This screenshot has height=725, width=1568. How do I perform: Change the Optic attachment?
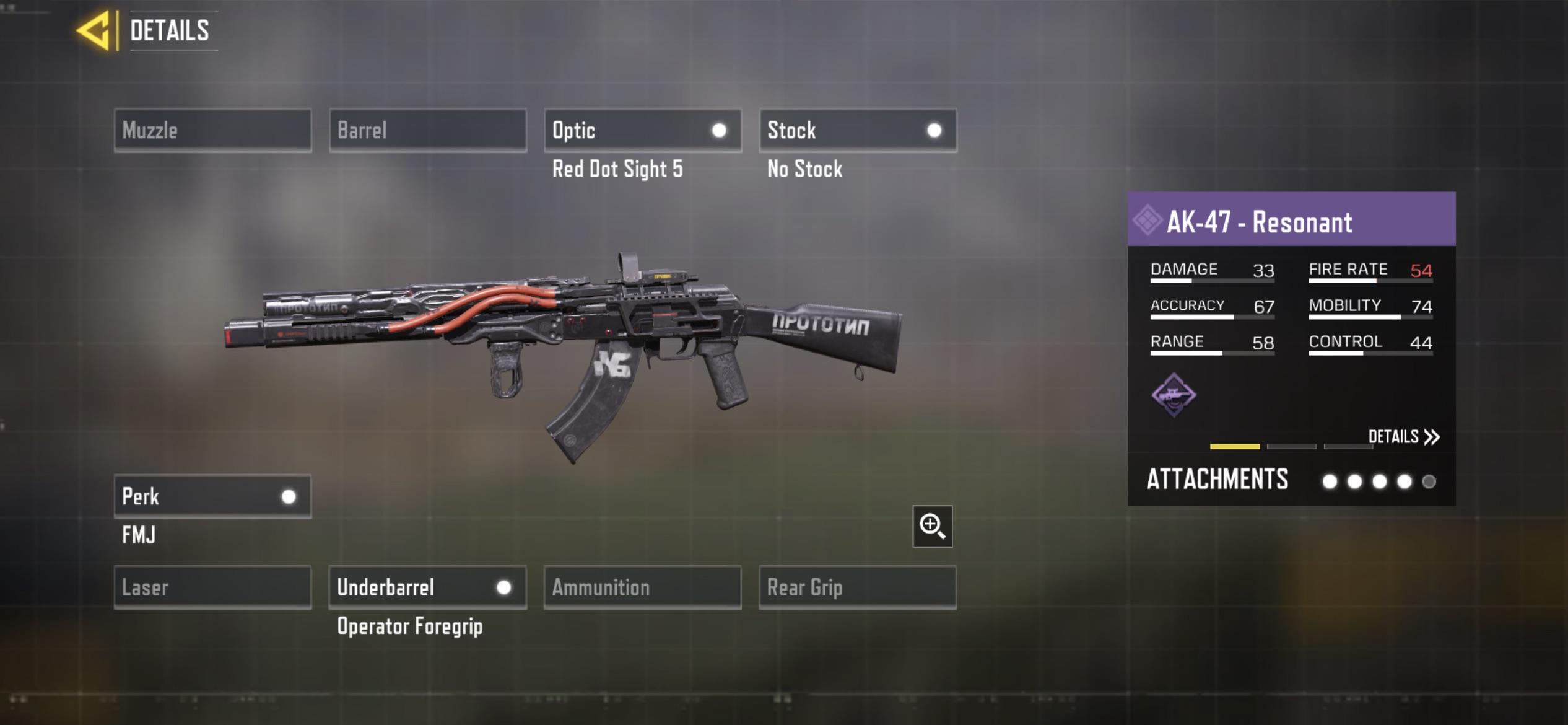642,130
